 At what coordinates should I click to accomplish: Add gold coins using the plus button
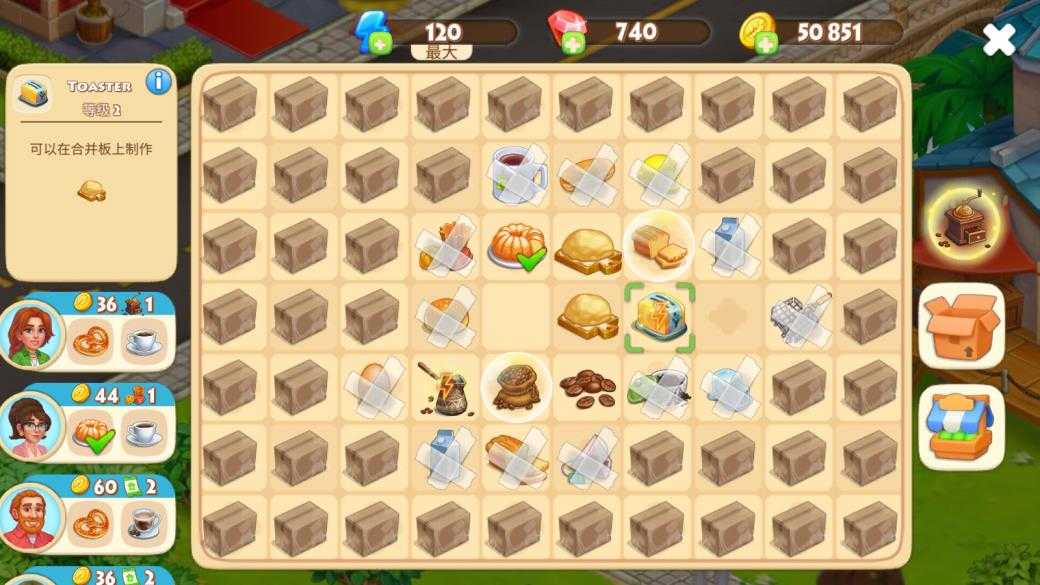[766, 43]
